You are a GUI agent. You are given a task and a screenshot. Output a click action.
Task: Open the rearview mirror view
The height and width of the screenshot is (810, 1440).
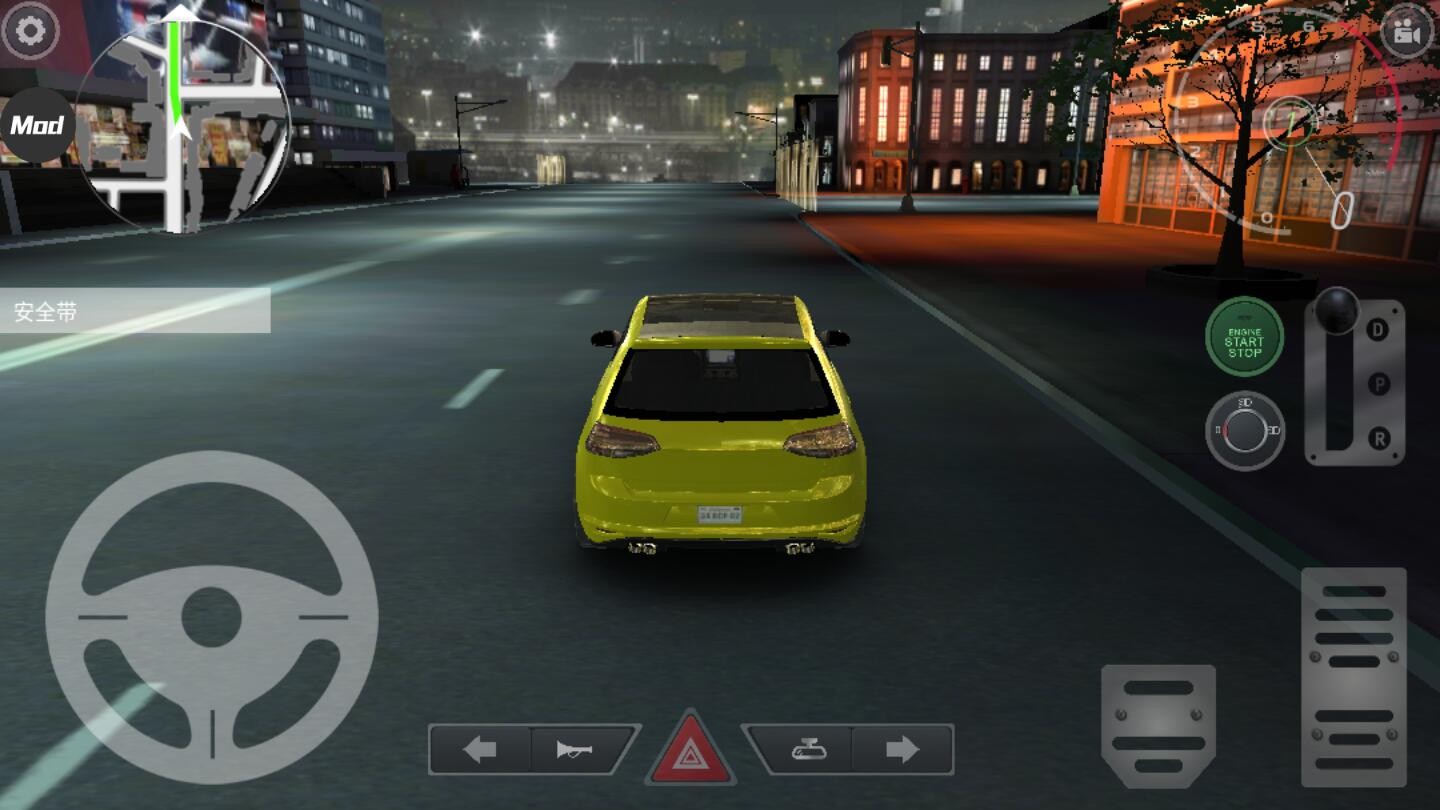(810, 747)
